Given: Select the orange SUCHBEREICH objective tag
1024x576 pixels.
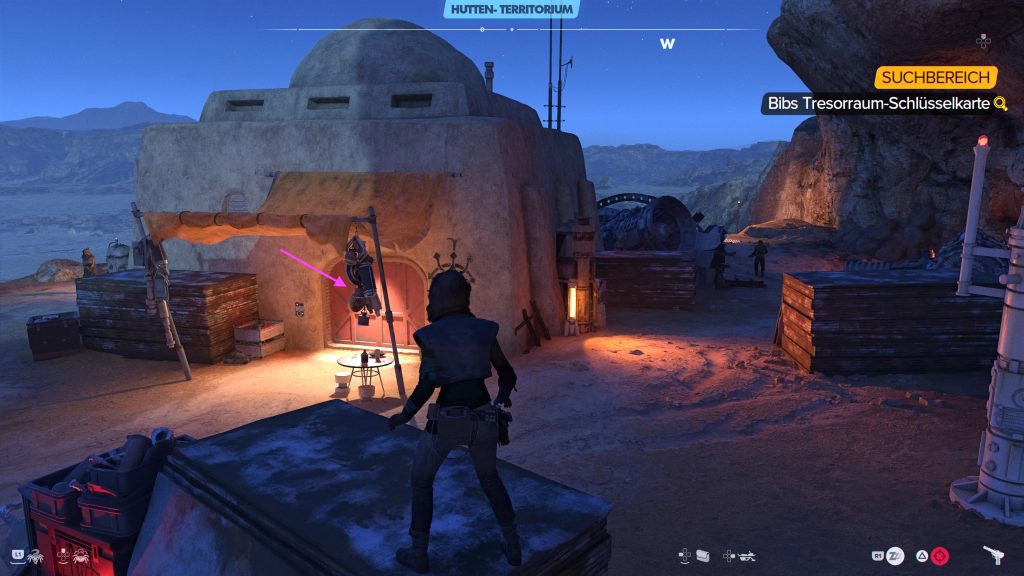Looking at the screenshot, I should [x=935, y=77].
